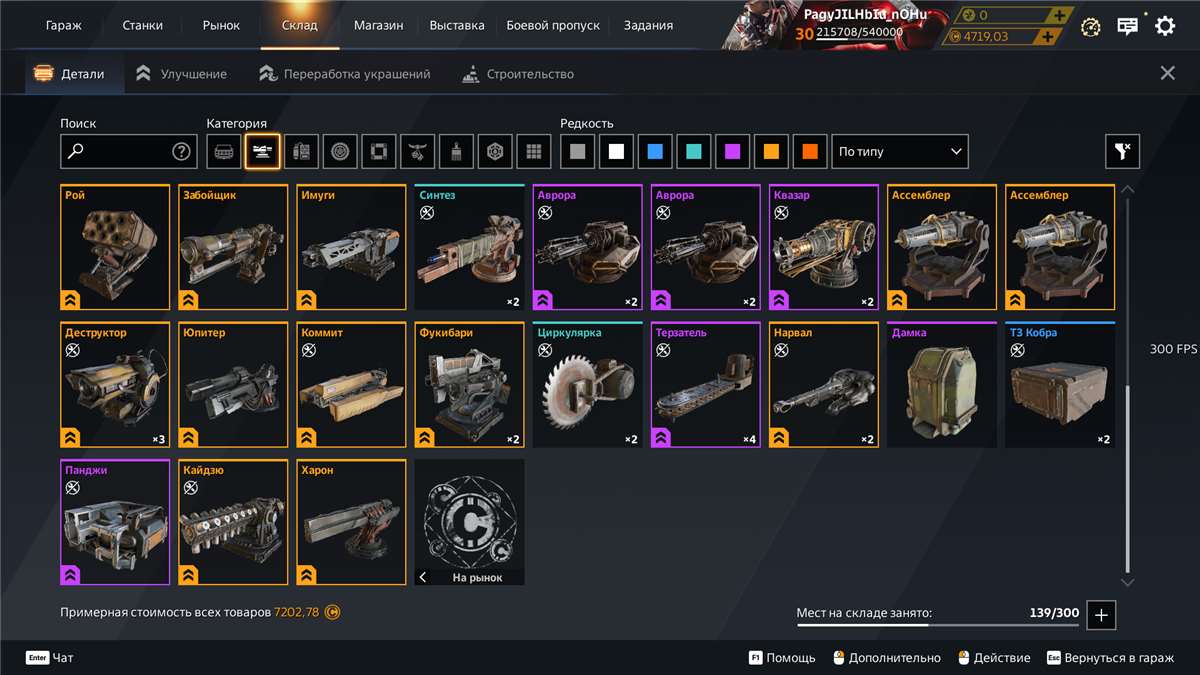Screen dimensions: 1200x675
Task: Select the Циркулярка saw item
Action: [587, 385]
